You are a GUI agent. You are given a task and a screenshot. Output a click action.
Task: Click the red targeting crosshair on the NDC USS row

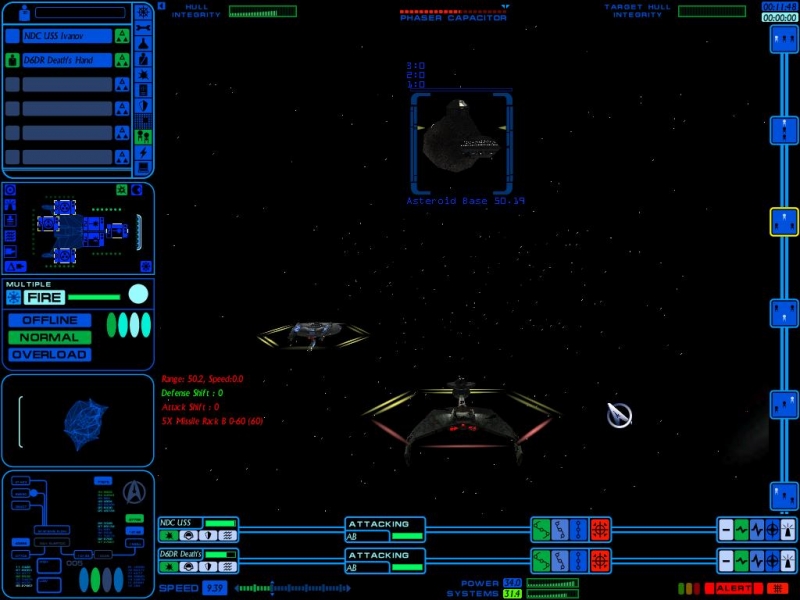point(600,530)
